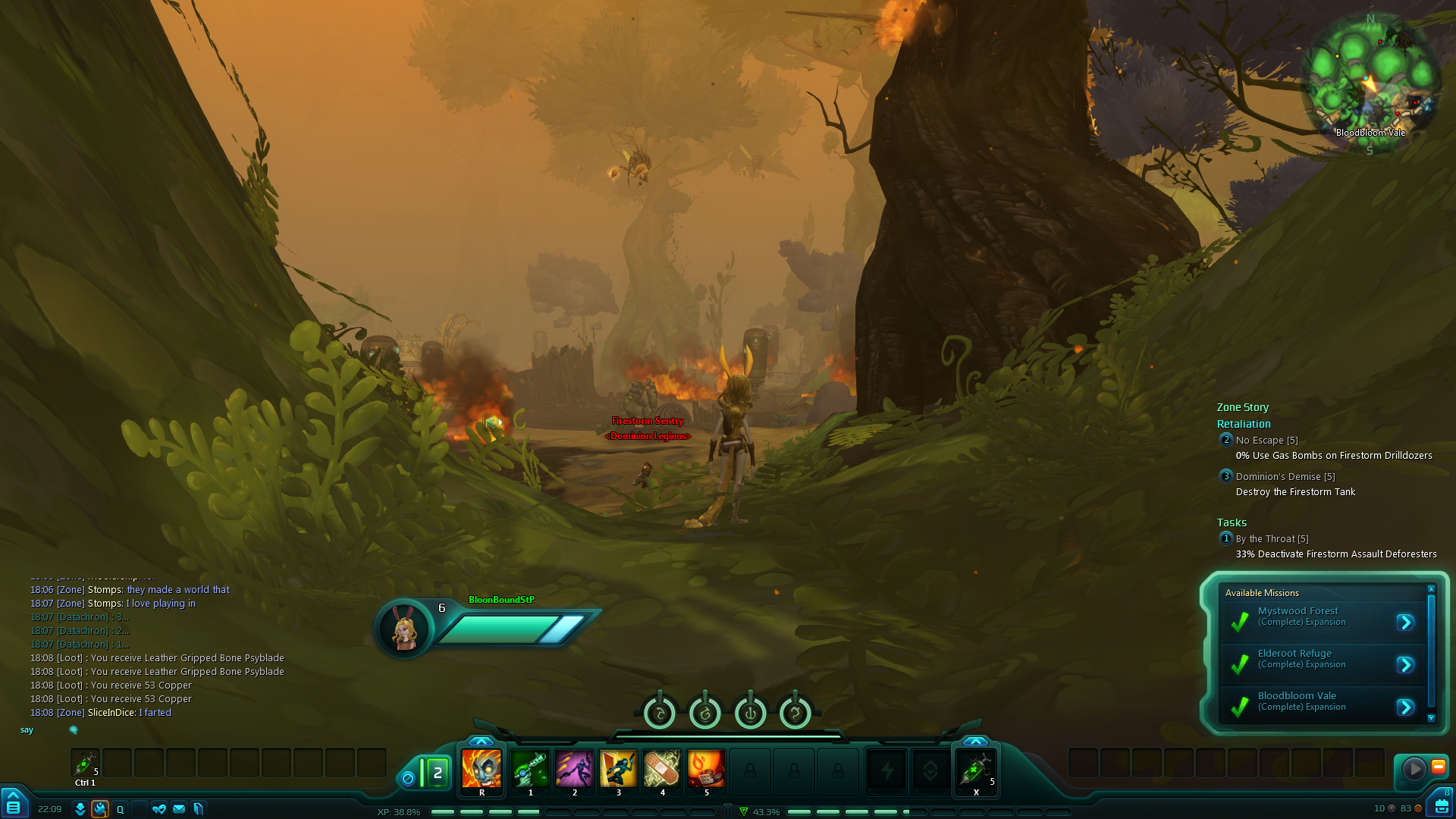The image size is (1456, 819).
Task: Select the By the Throat task
Action: click(1272, 539)
